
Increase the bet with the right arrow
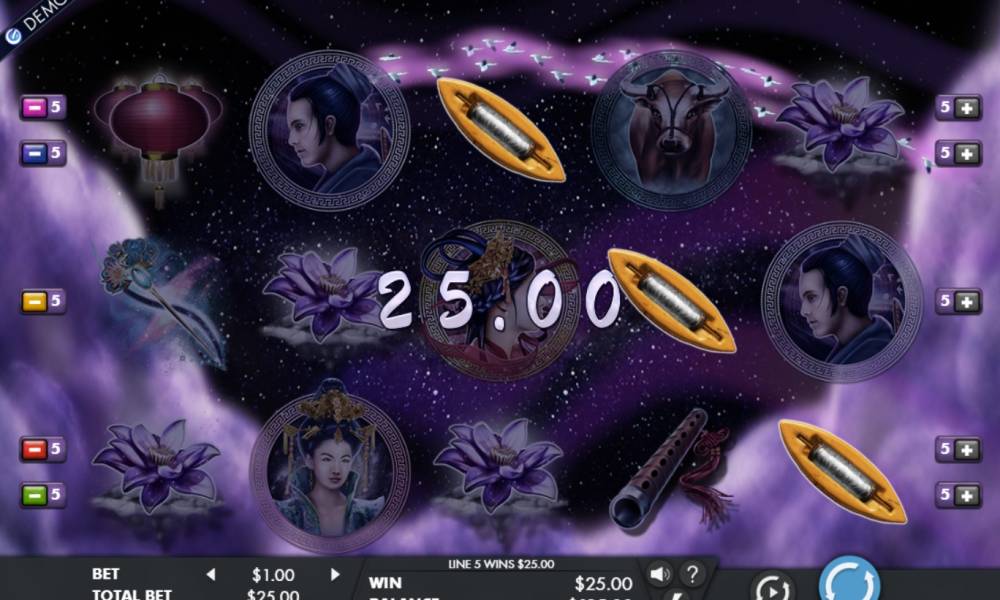(x=335, y=575)
